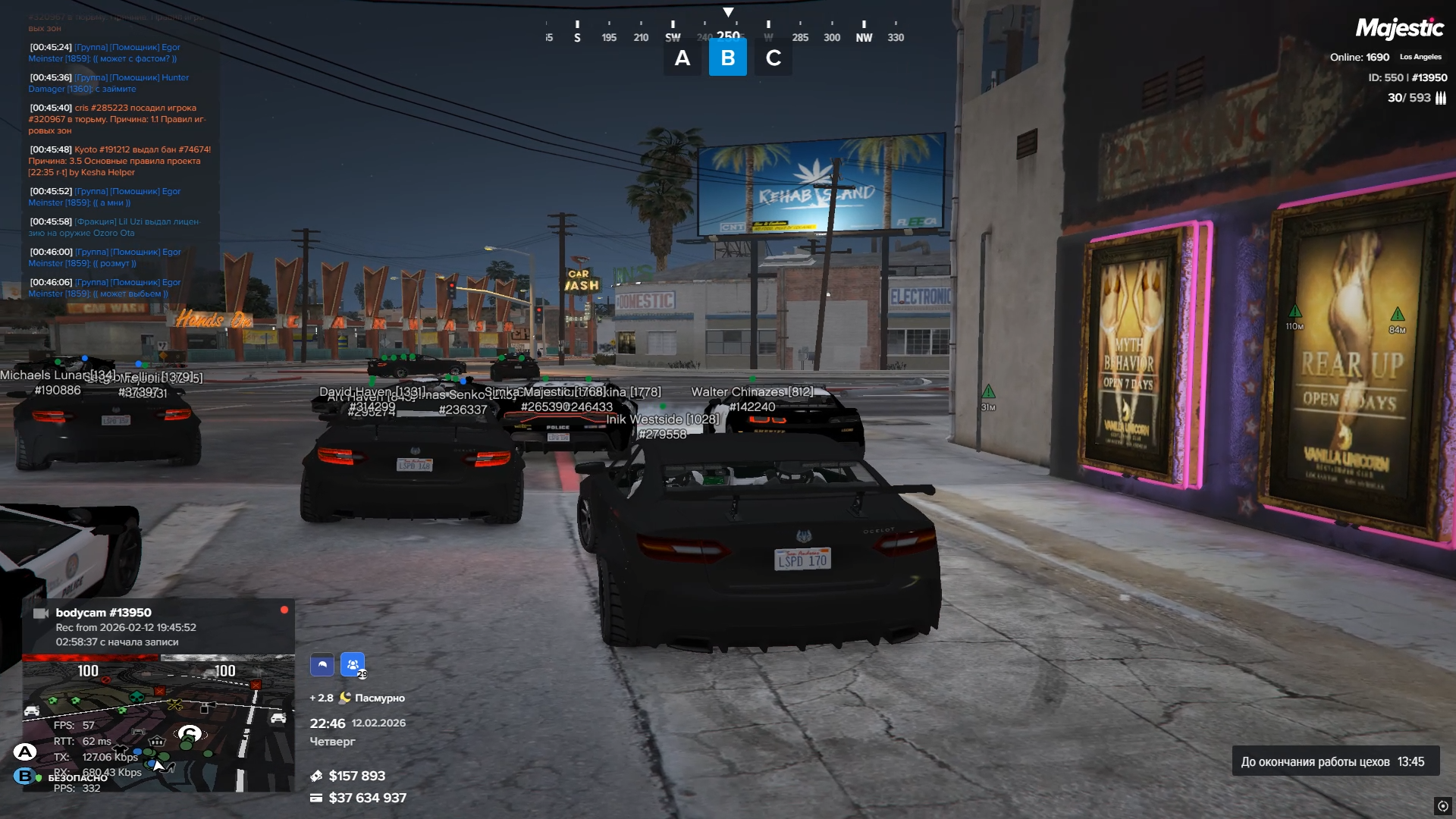Click the skull marker on the minimap
The image size is (1456, 819).
tap(137, 695)
